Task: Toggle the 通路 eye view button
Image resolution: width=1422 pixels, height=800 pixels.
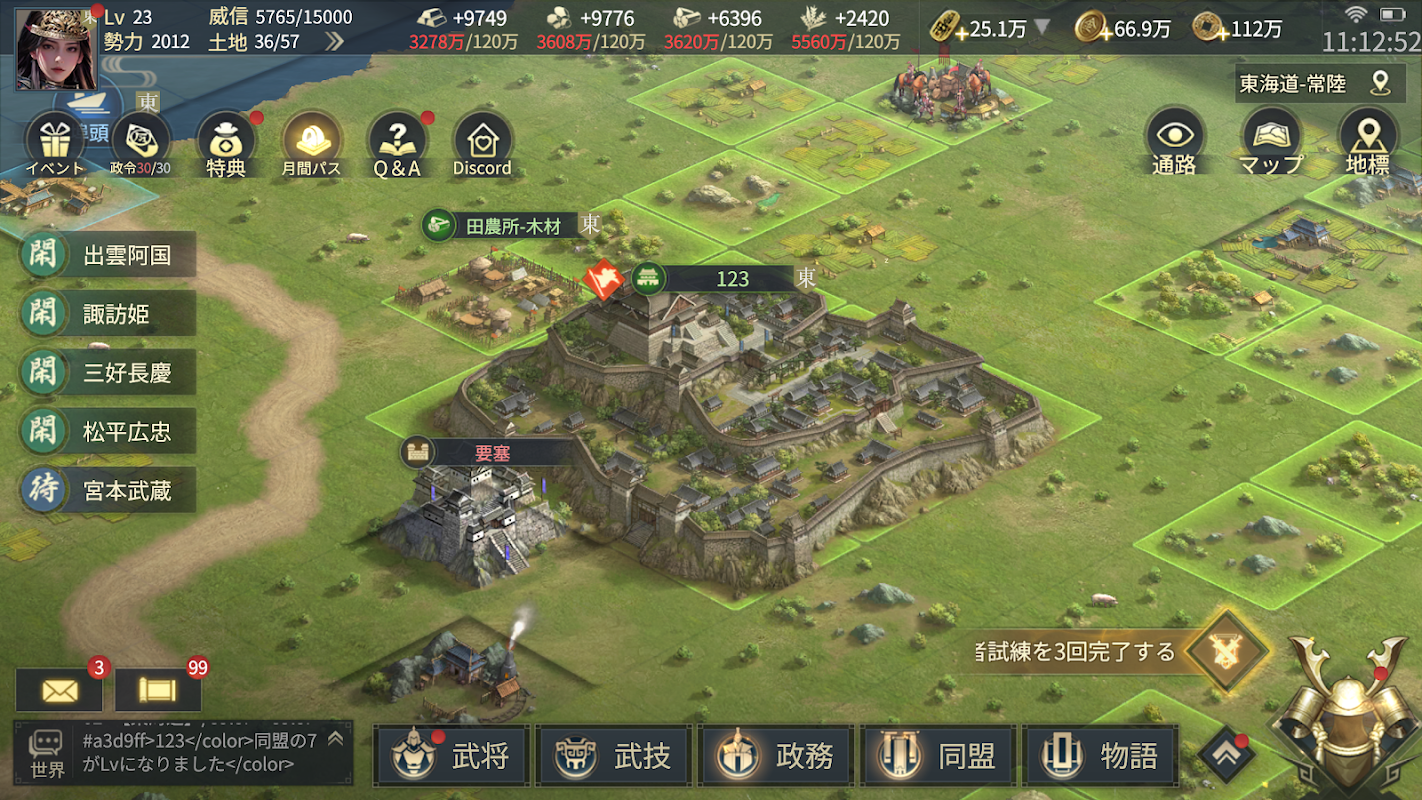Action: click(x=1174, y=140)
